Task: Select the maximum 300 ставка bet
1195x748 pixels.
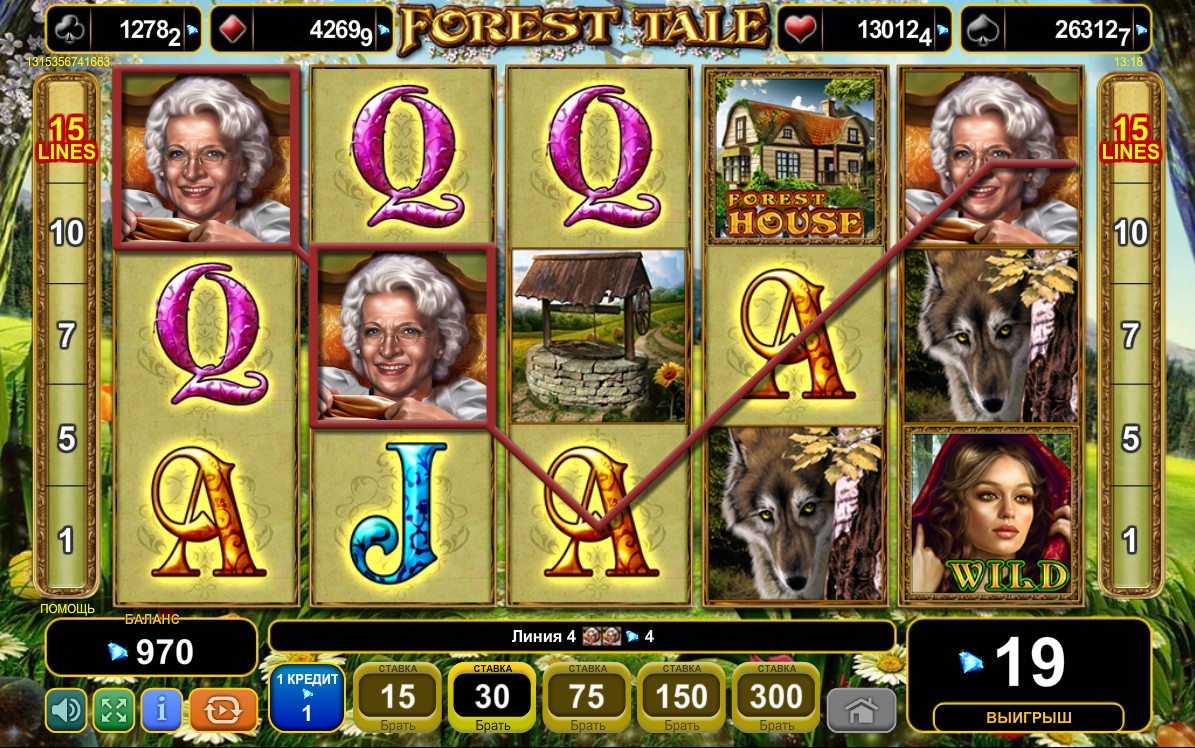Action: click(776, 697)
